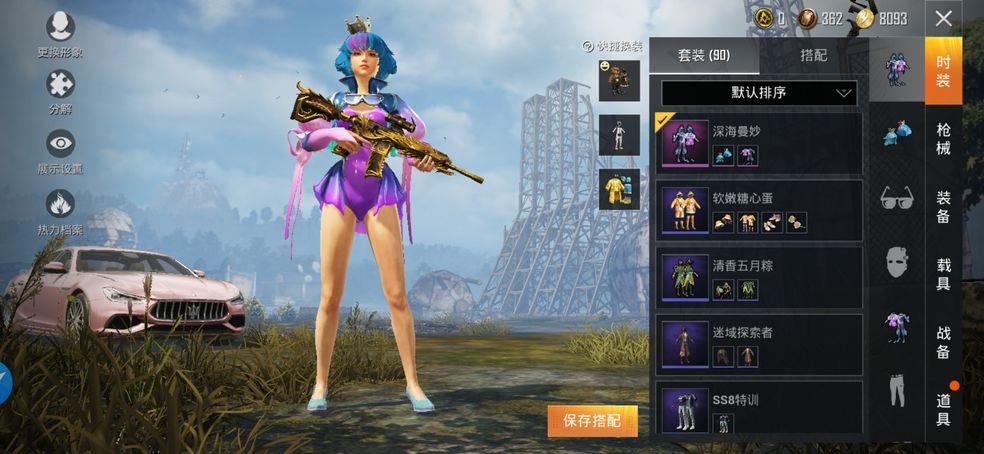Go to the 载具 vehicles category
Image resolution: width=984 pixels, height=454 pixels.
943,274
